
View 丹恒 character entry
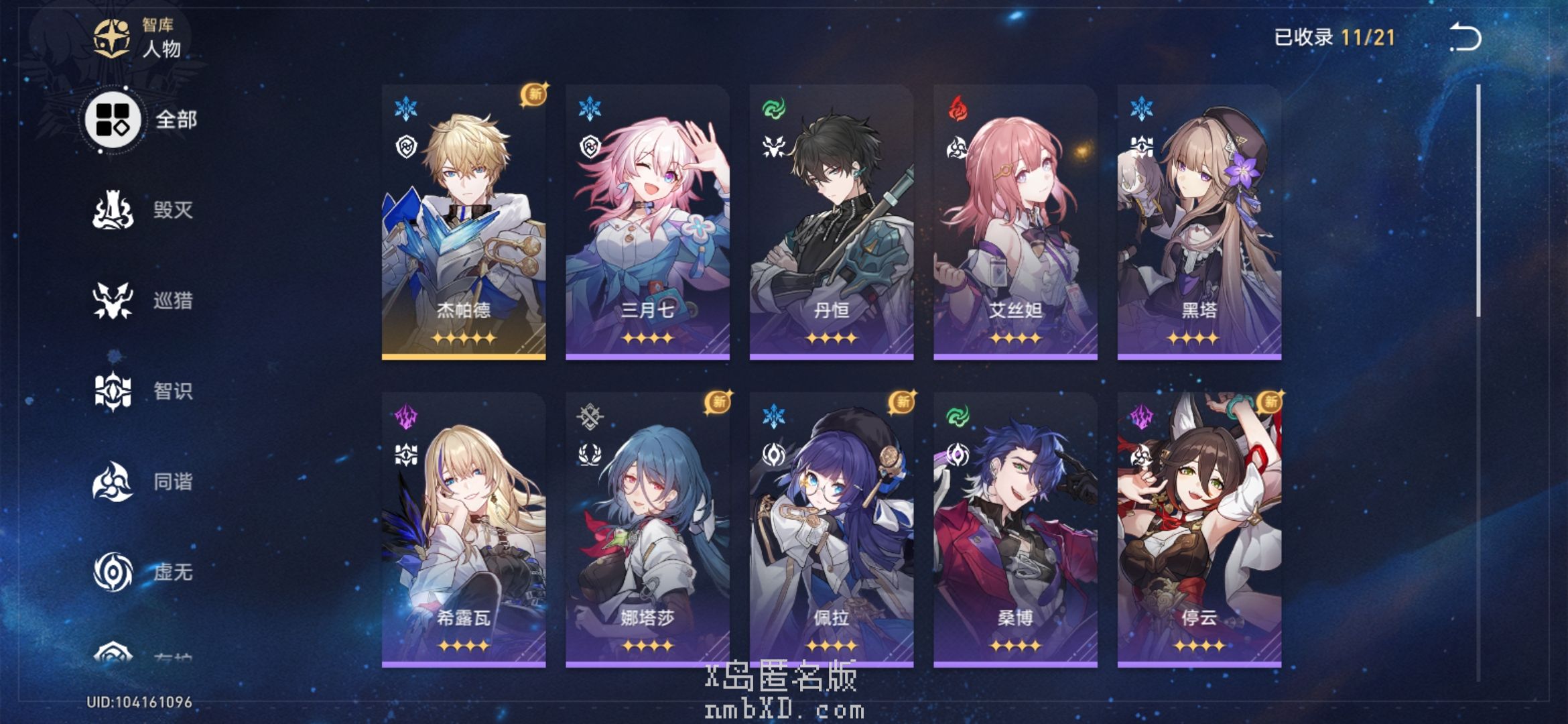(x=831, y=223)
